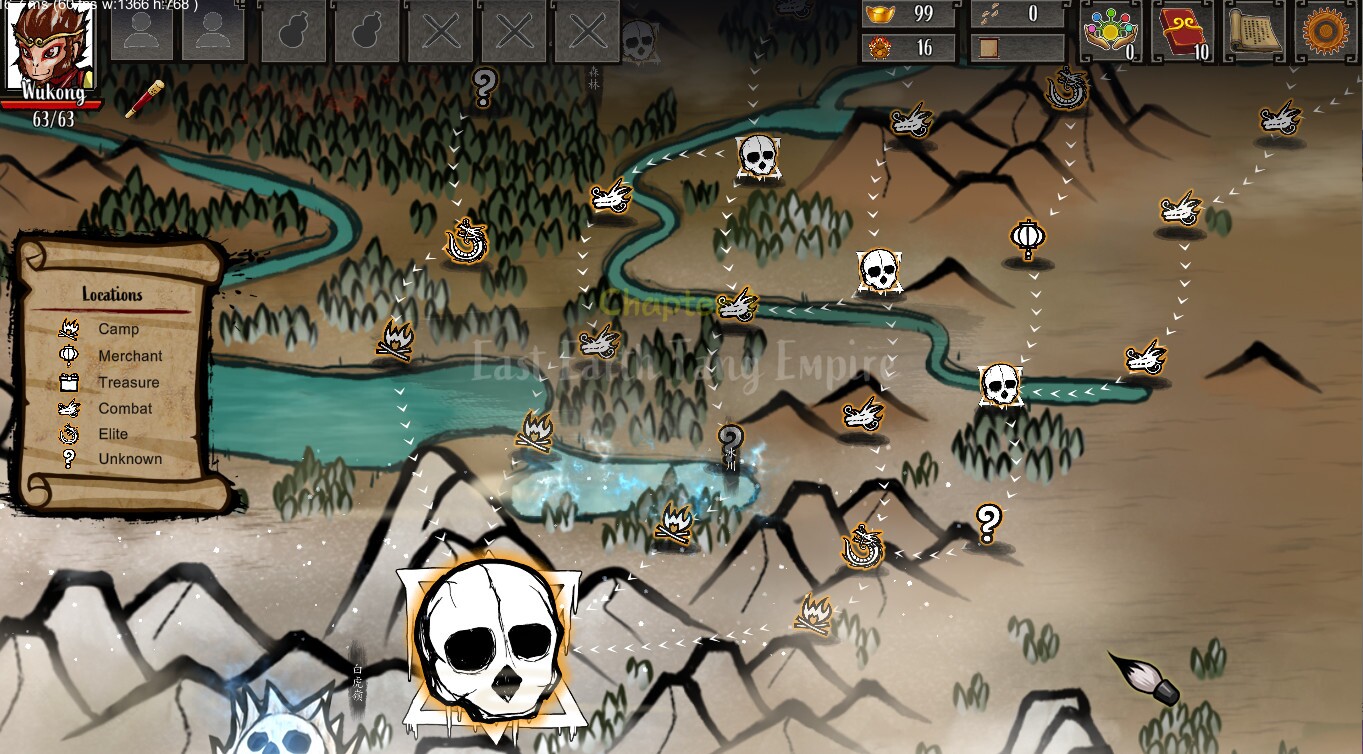This screenshot has height=754, width=1363.
Task: Open the settings gear in top-right corner
Action: [x=1326, y=30]
